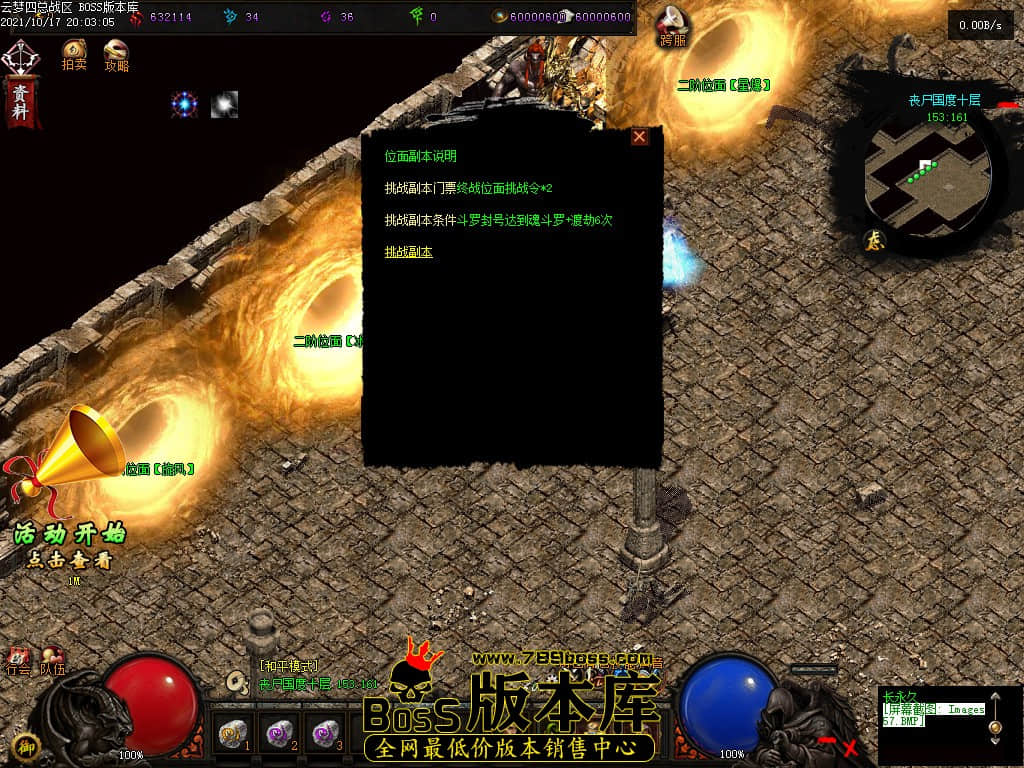
Task: Select the blue starburst buff icon
Action: (184, 104)
